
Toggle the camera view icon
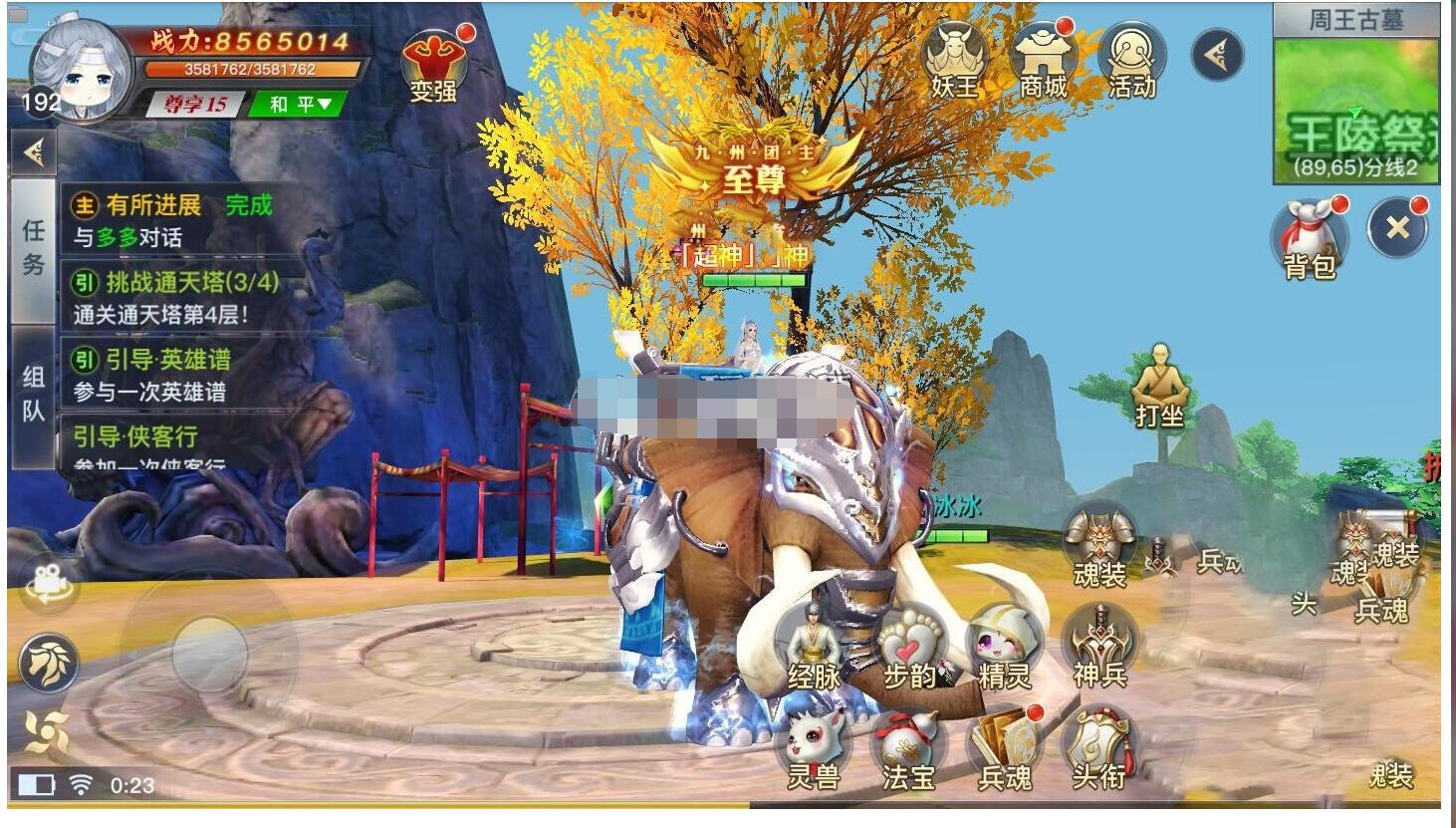point(48,584)
